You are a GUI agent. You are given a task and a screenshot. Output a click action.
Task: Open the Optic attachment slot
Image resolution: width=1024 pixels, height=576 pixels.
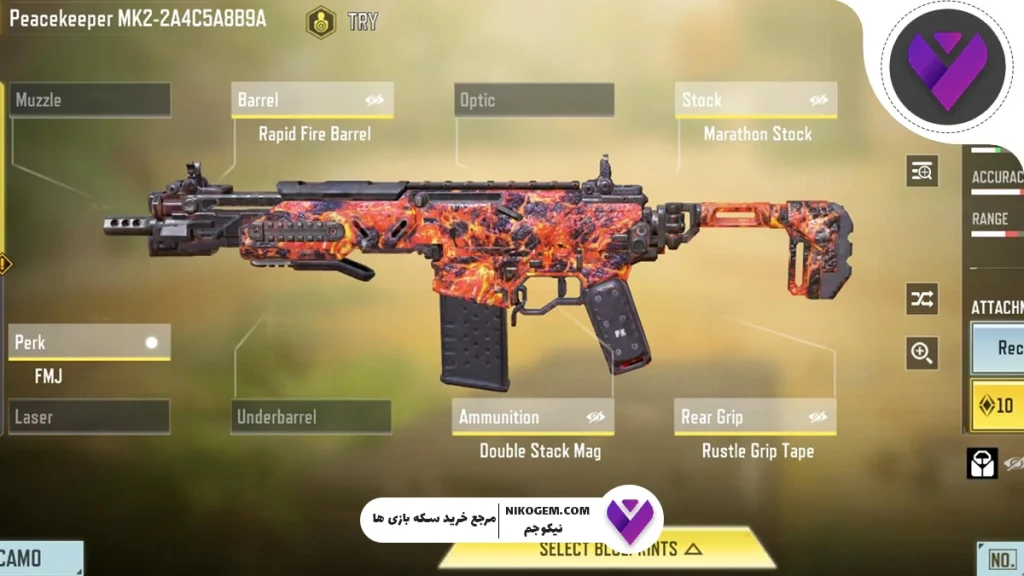(x=535, y=100)
